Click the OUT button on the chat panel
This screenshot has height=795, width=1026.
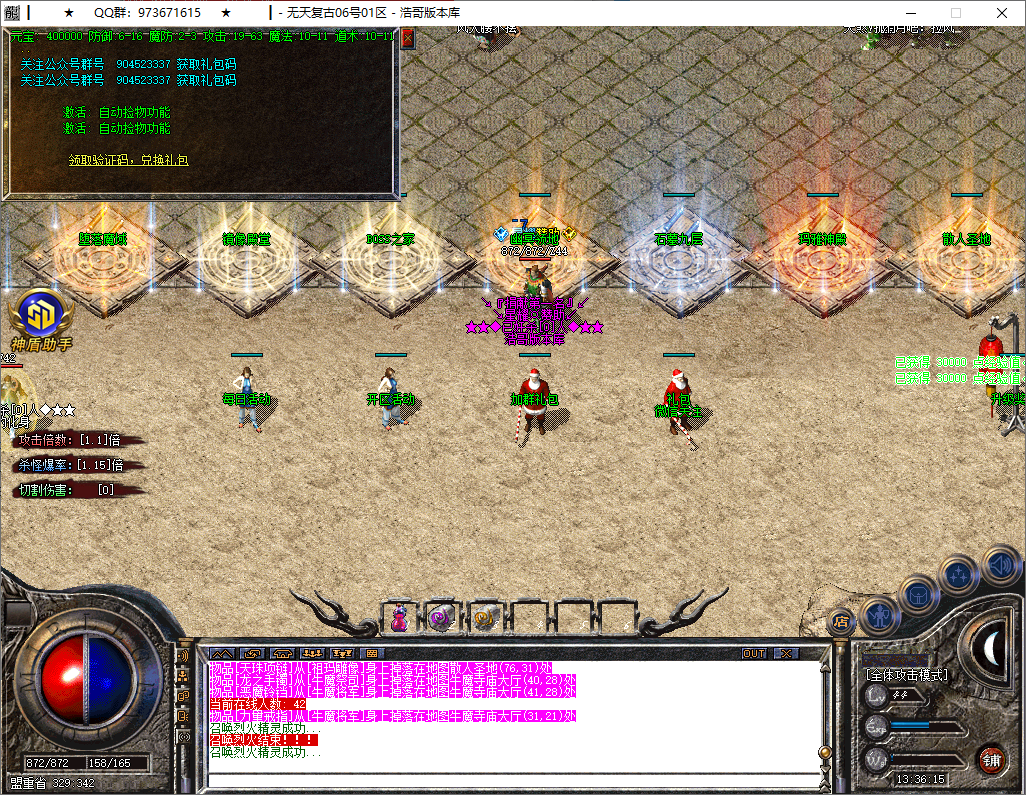[754, 653]
